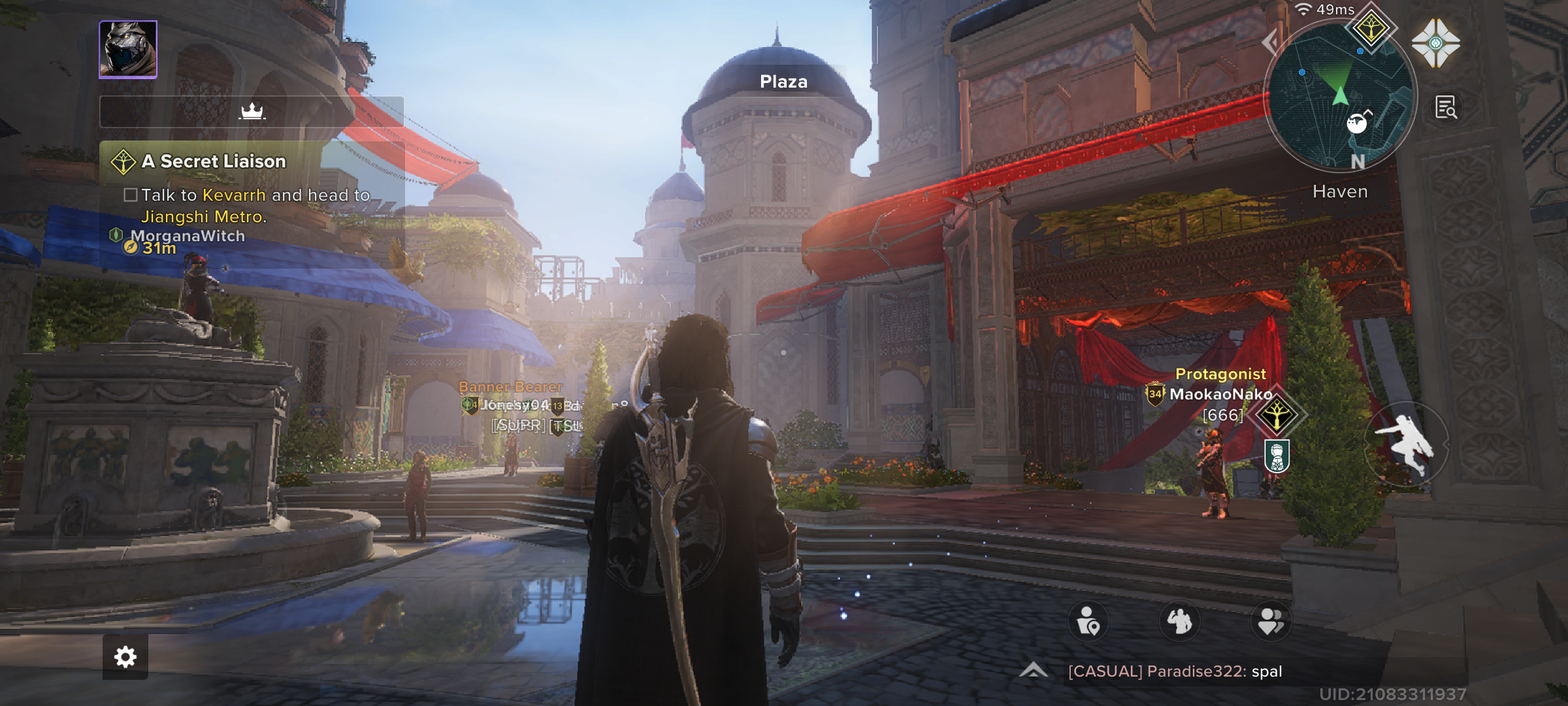Select the tree diamond marker near MaokaoNako
This screenshot has height=706, width=1568.
[1276, 414]
